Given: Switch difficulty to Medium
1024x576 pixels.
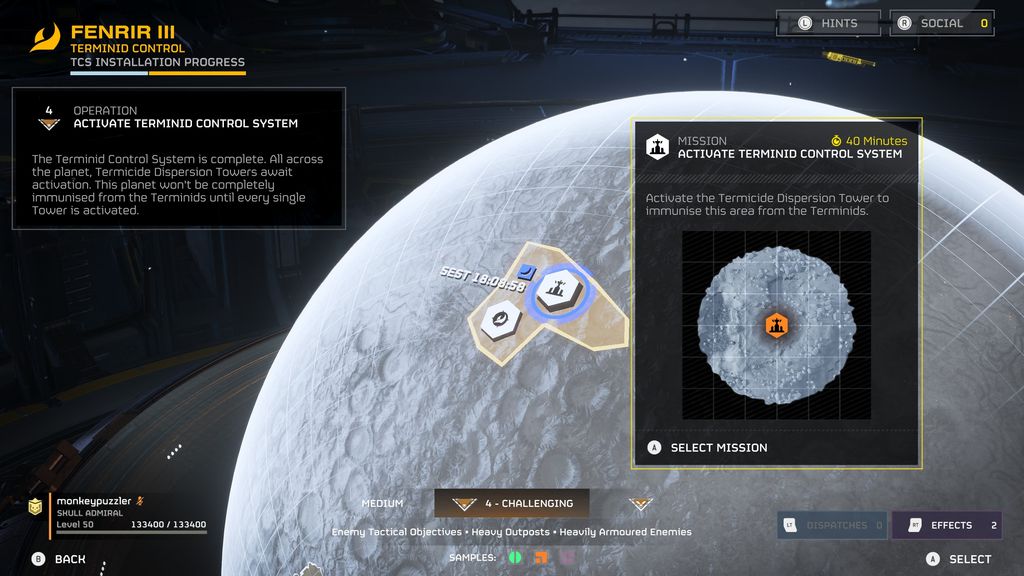Looking at the screenshot, I should click(x=382, y=503).
